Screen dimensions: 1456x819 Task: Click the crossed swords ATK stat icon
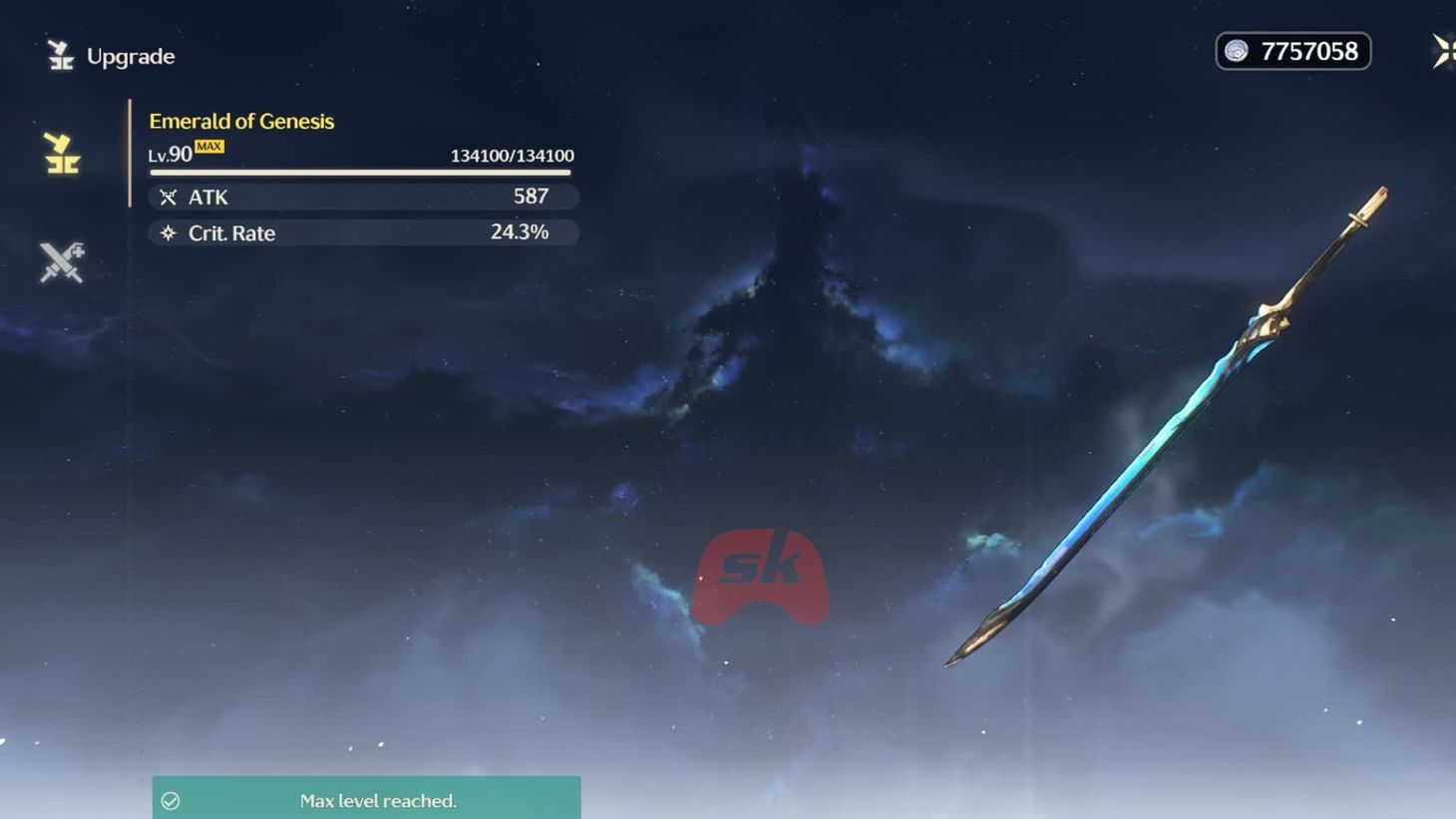(x=169, y=197)
